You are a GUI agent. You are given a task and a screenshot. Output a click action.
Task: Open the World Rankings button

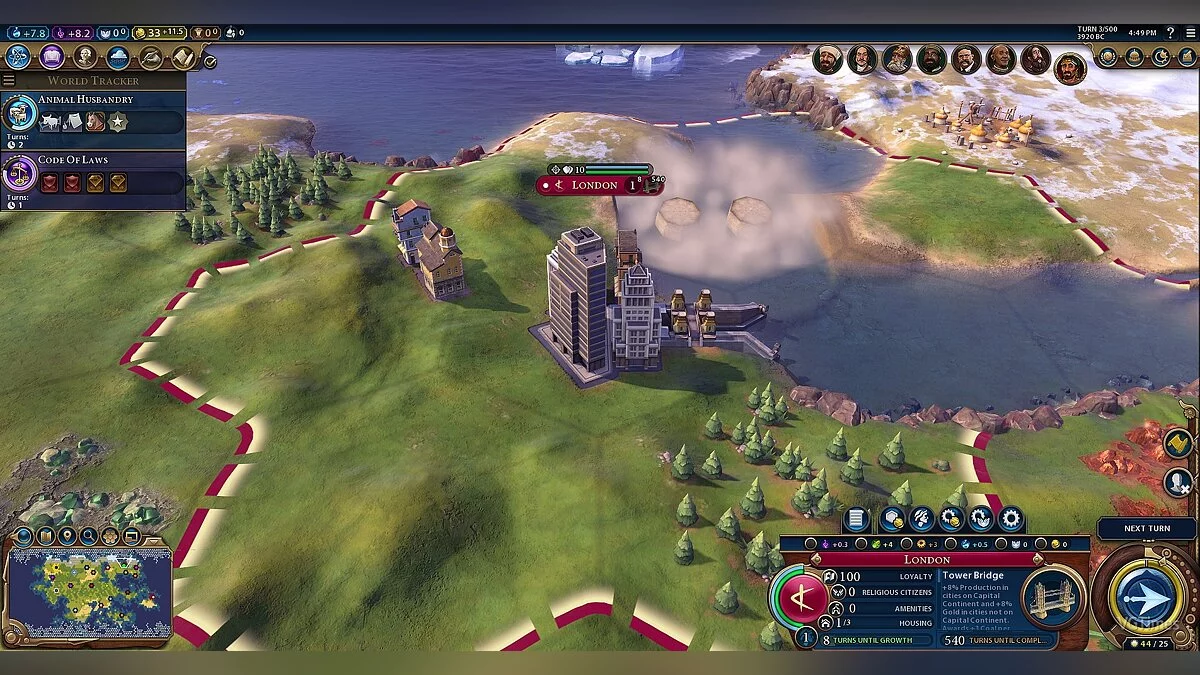click(x=1108, y=57)
